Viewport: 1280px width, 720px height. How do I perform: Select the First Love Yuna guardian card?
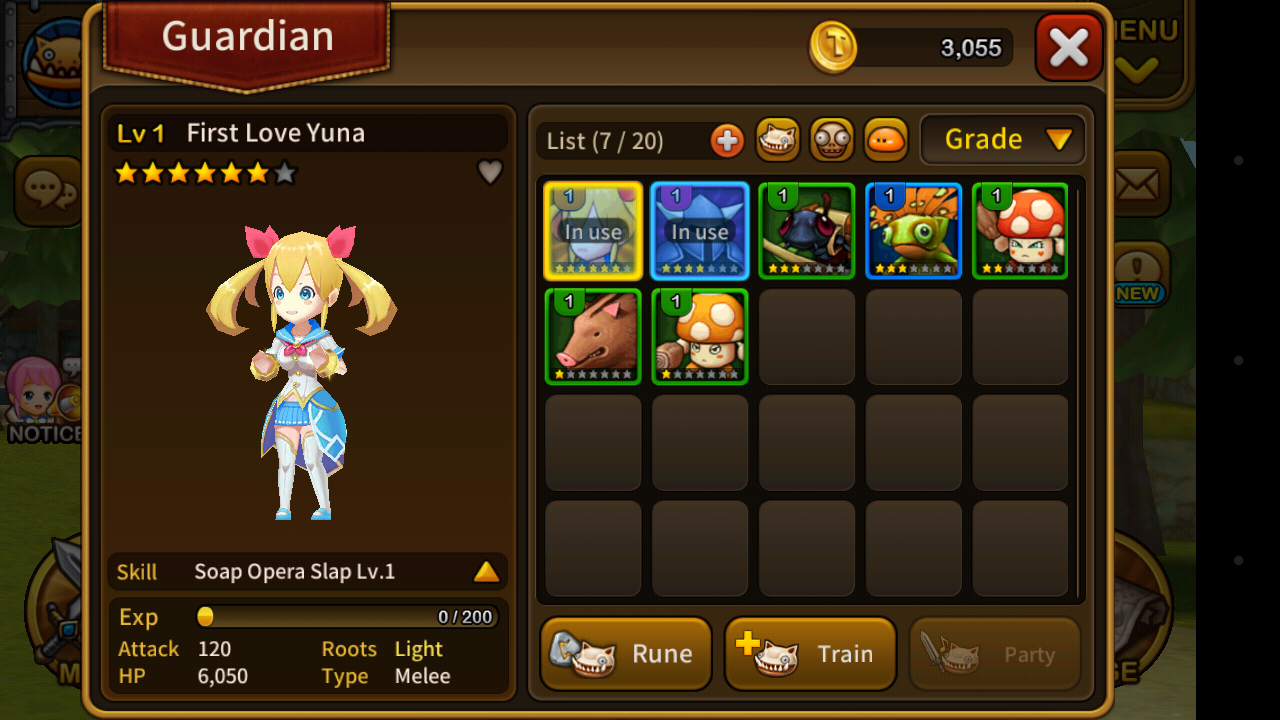(x=593, y=231)
